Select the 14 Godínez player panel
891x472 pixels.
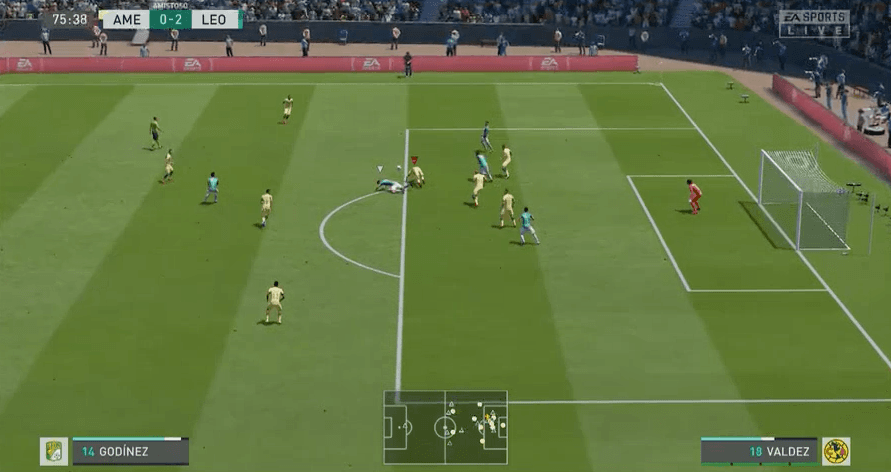[x=130, y=451]
